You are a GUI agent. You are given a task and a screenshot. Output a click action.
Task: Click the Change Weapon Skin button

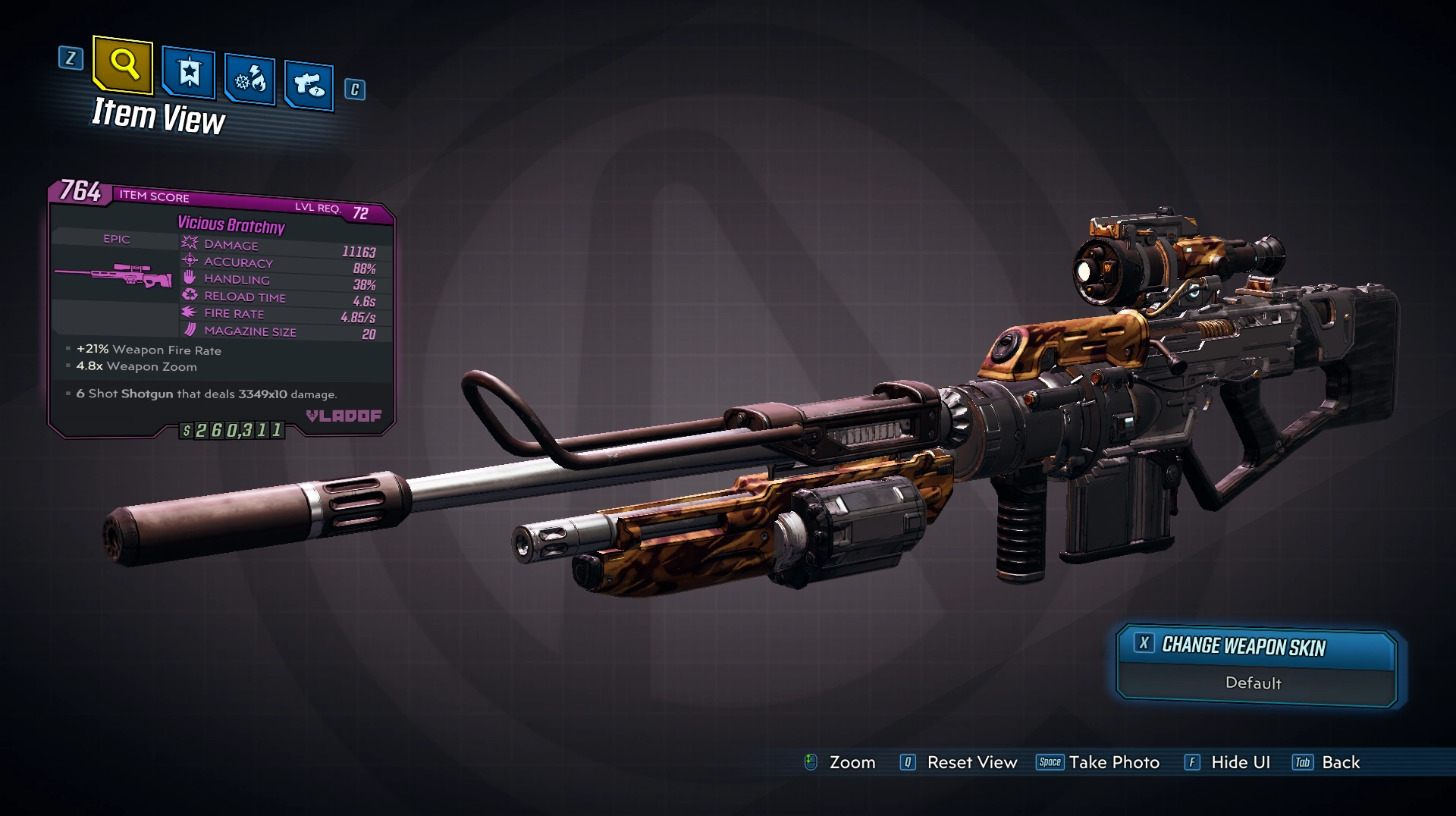(1257, 647)
